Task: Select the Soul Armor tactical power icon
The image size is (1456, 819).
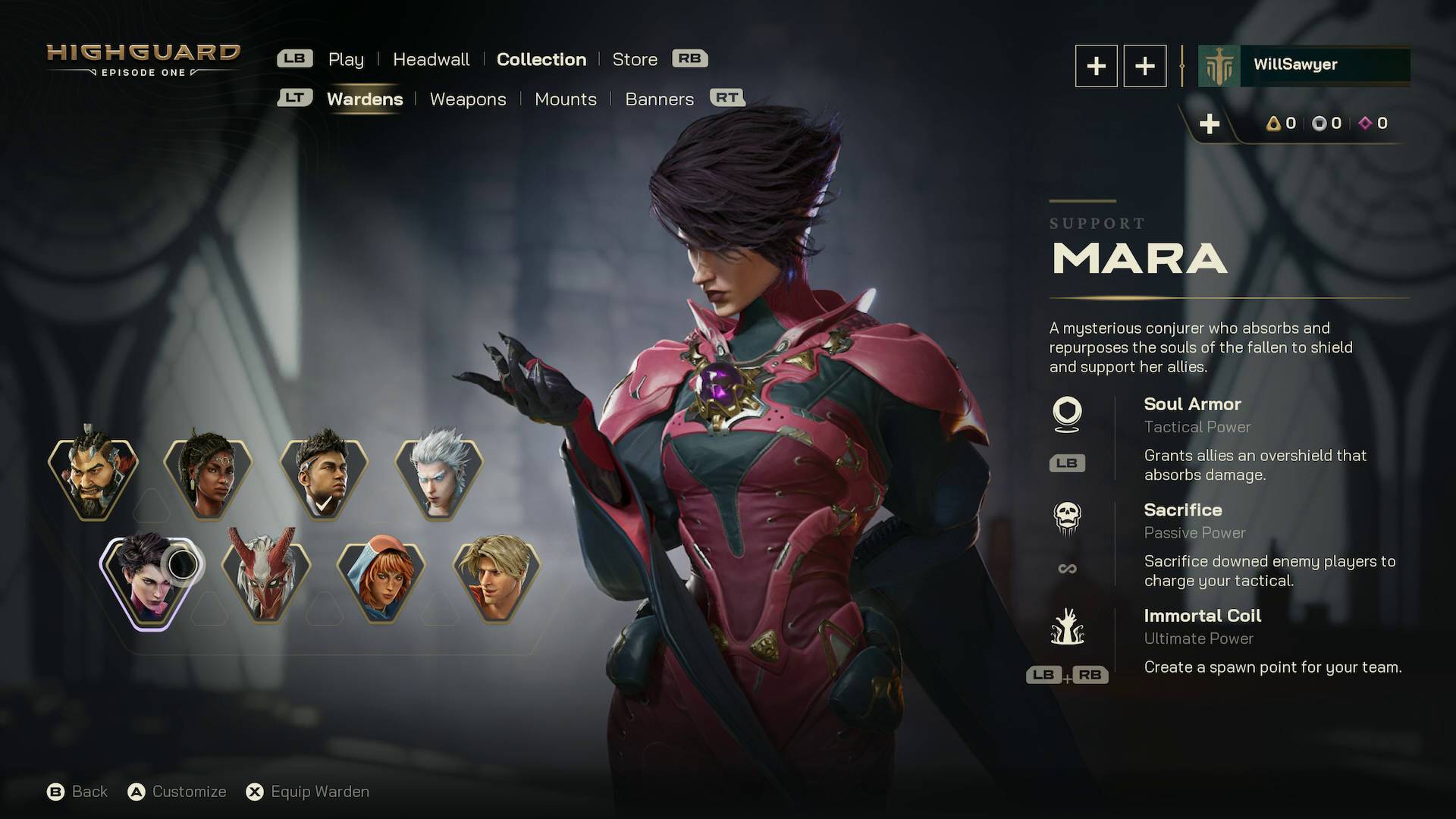Action: pyautogui.click(x=1070, y=415)
